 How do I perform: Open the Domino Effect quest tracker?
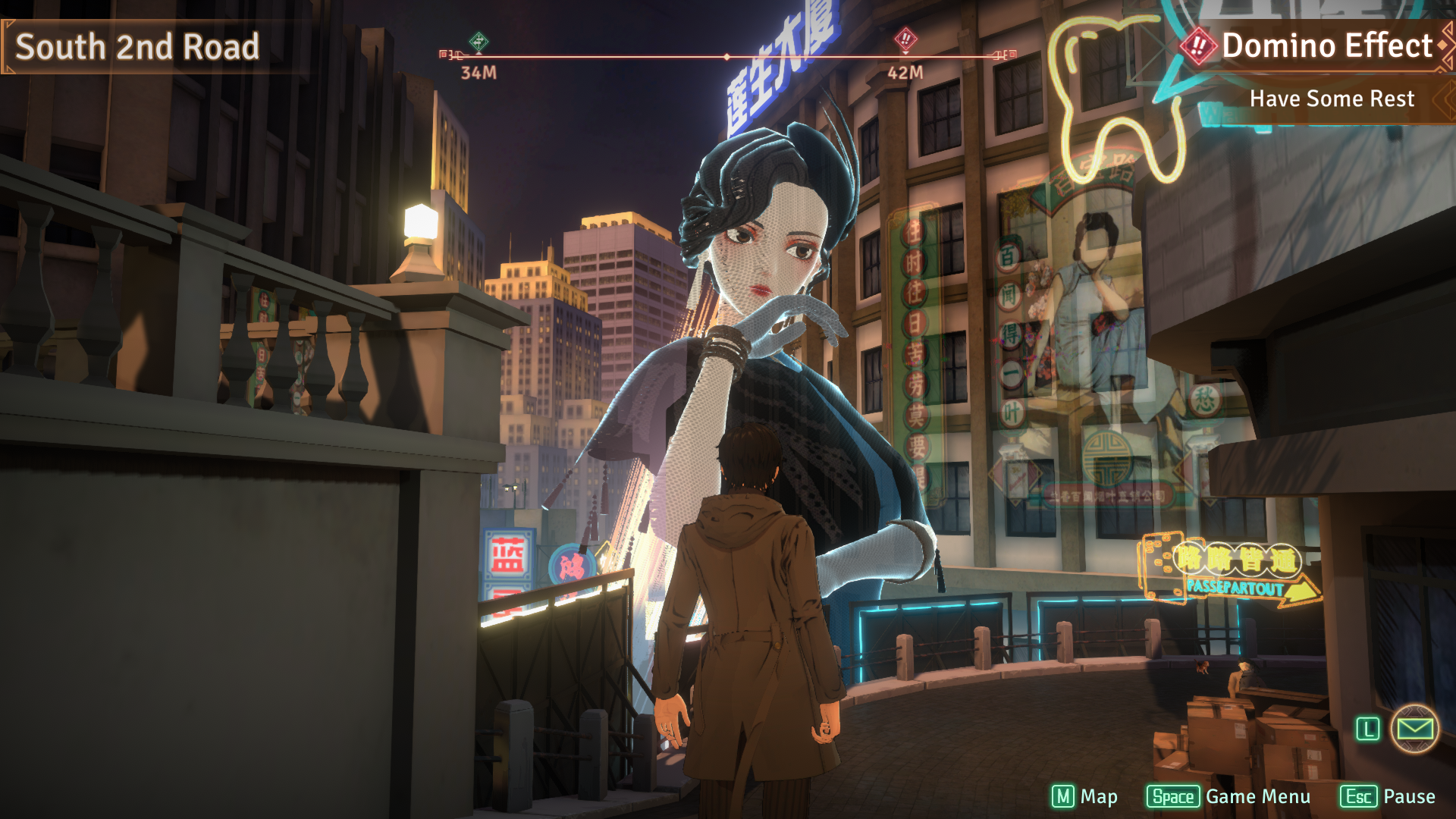click(x=1326, y=46)
